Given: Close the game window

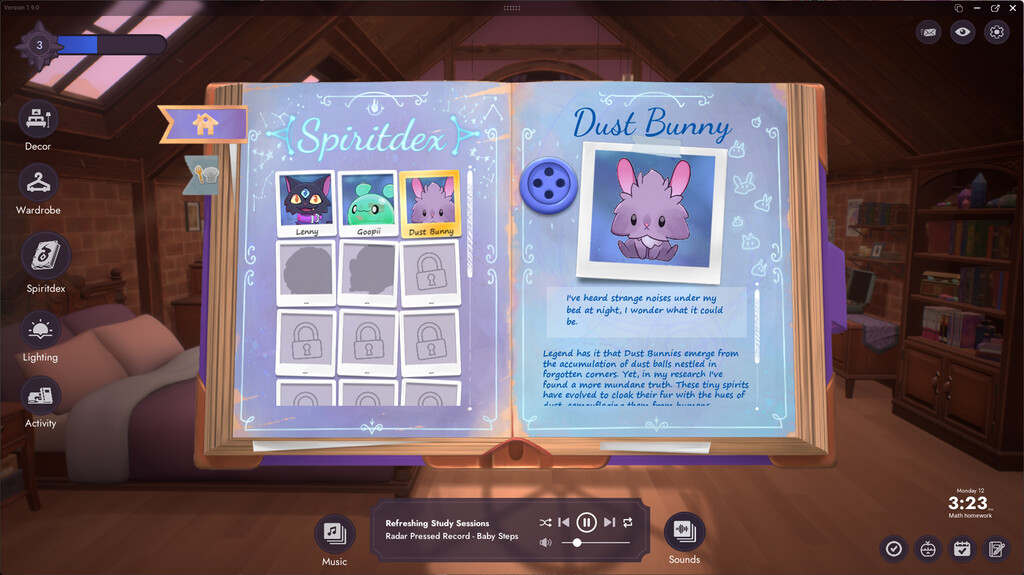Looking at the screenshot, I should 1011,7.
